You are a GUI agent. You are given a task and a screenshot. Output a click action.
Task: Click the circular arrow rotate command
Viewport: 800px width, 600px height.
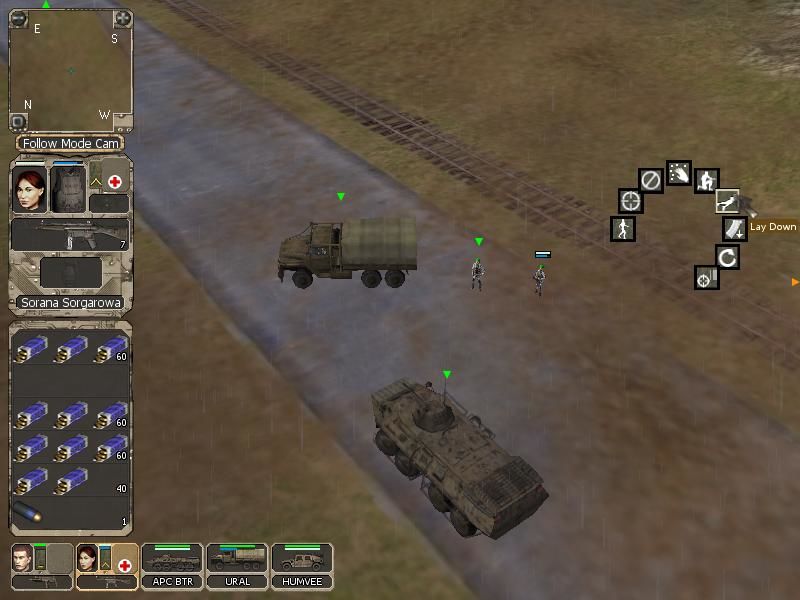[728, 257]
